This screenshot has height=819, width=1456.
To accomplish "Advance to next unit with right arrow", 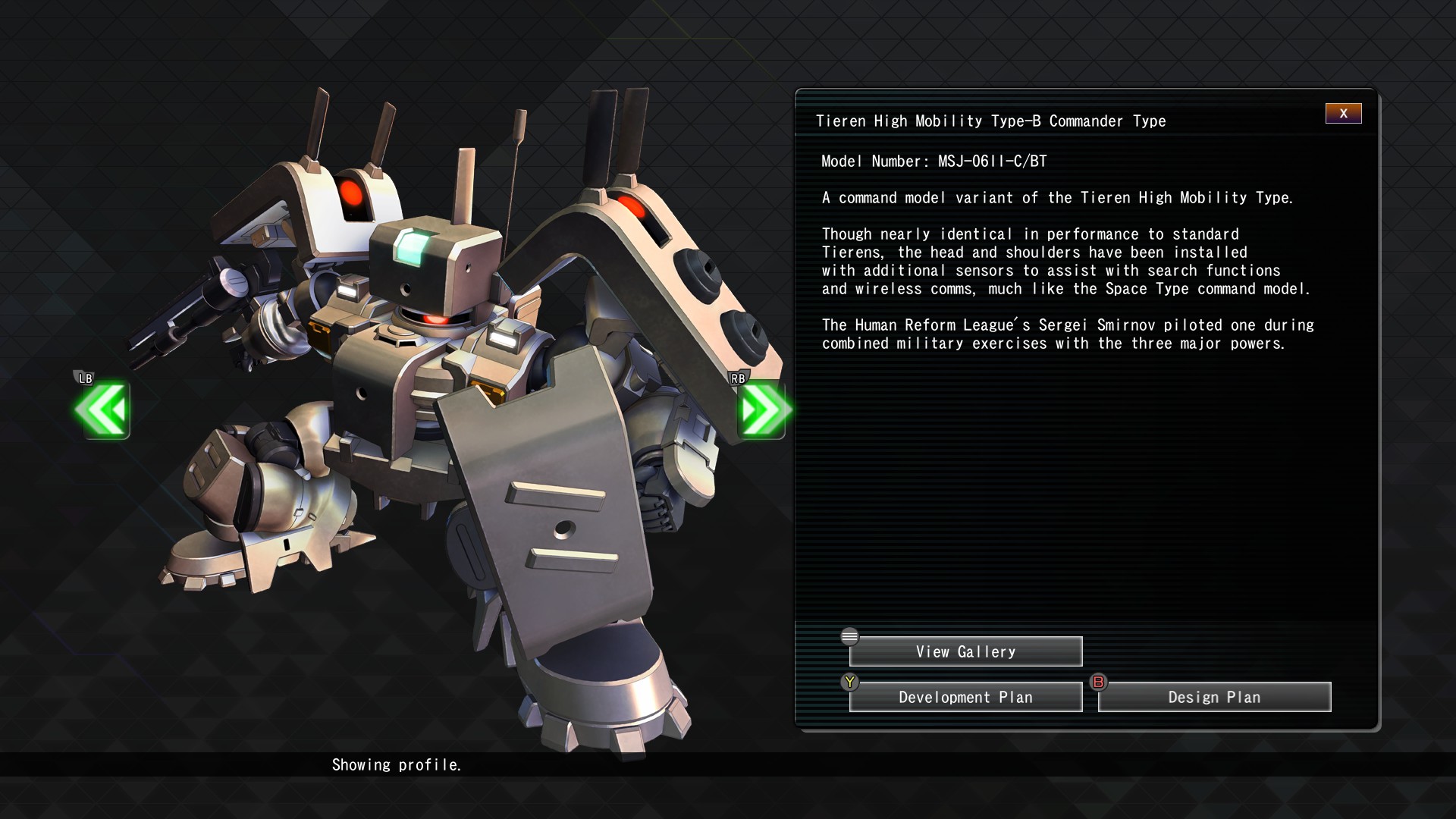I will (x=761, y=409).
